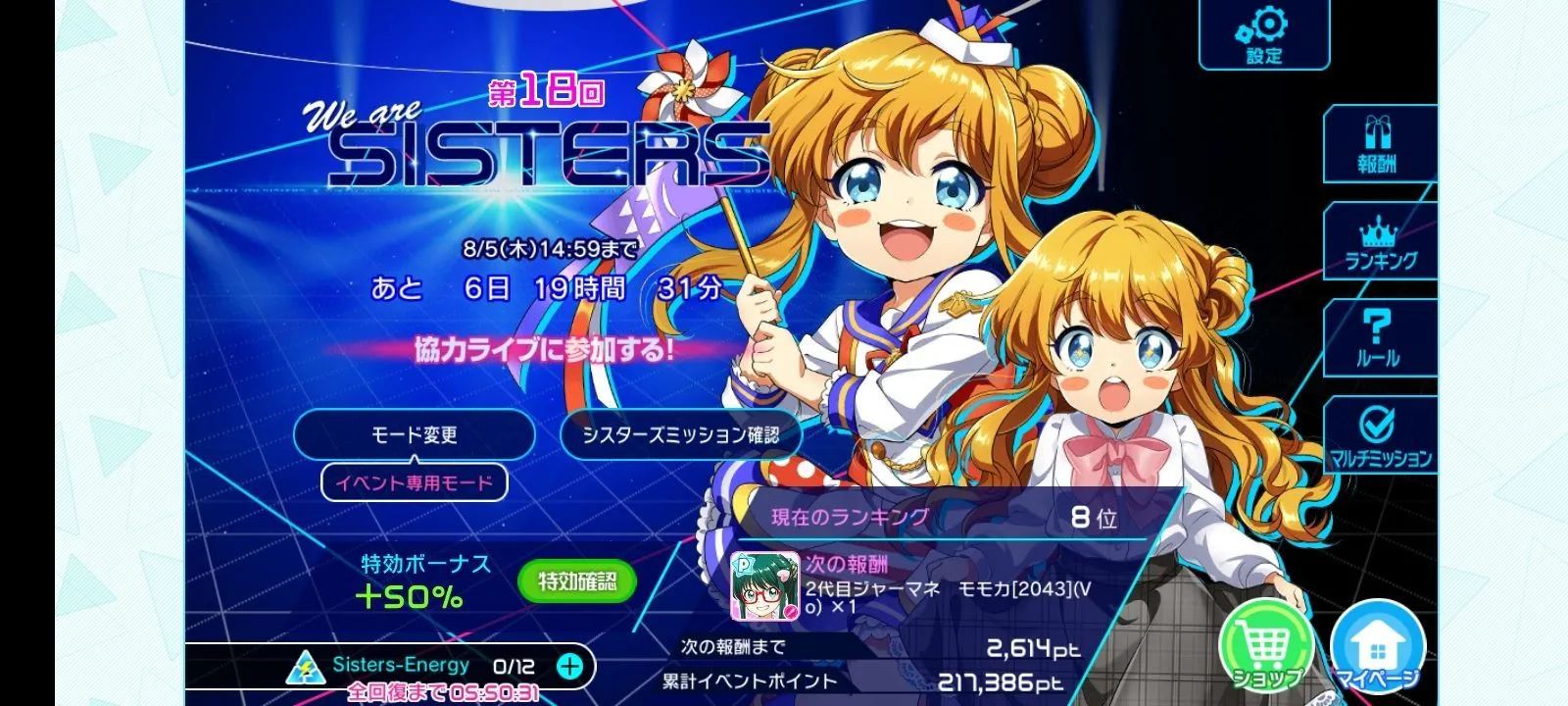Tap the モード変更 mode change button
The width and height of the screenshot is (1568, 706).
click(x=414, y=434)
